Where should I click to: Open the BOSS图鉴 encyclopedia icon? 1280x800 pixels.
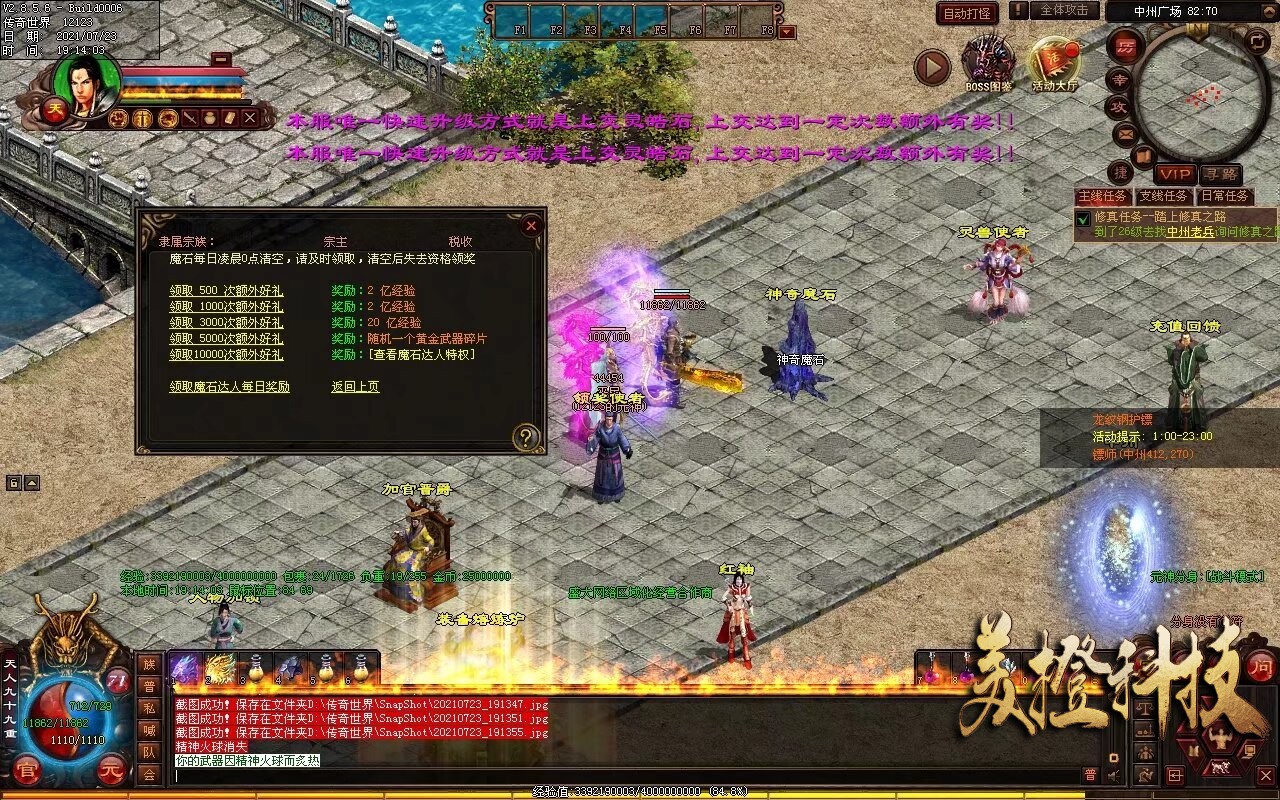pos(988,57)
